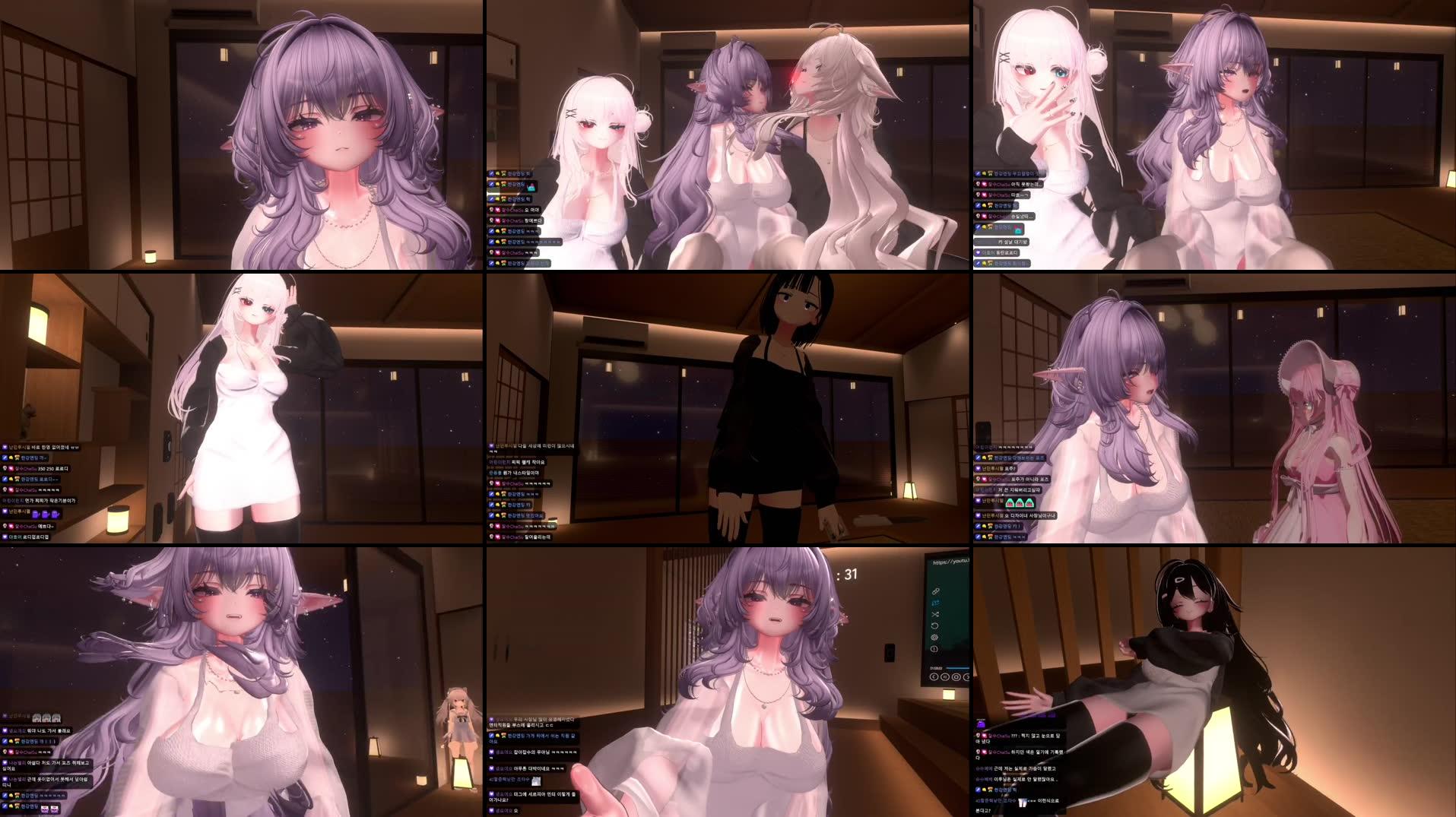Open the settings gear on the video player

click(934, 637)
